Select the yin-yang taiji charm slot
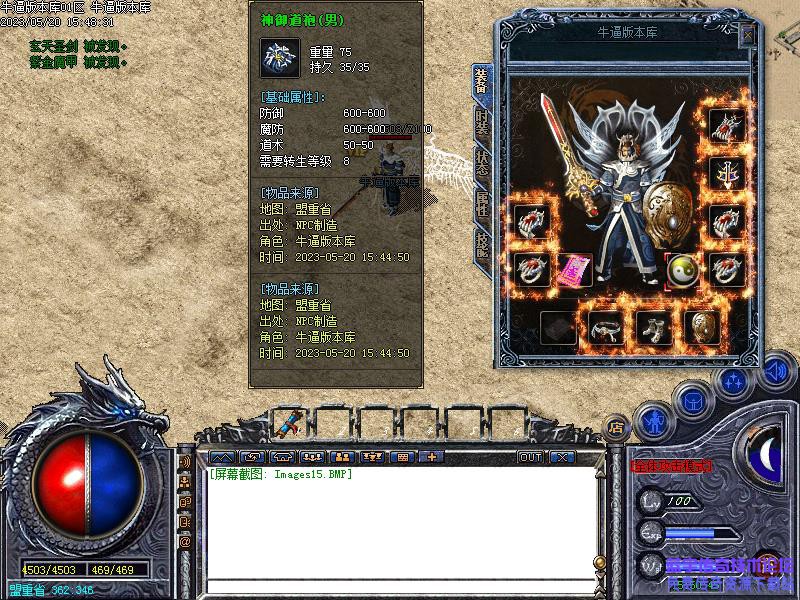 (682, 269)
